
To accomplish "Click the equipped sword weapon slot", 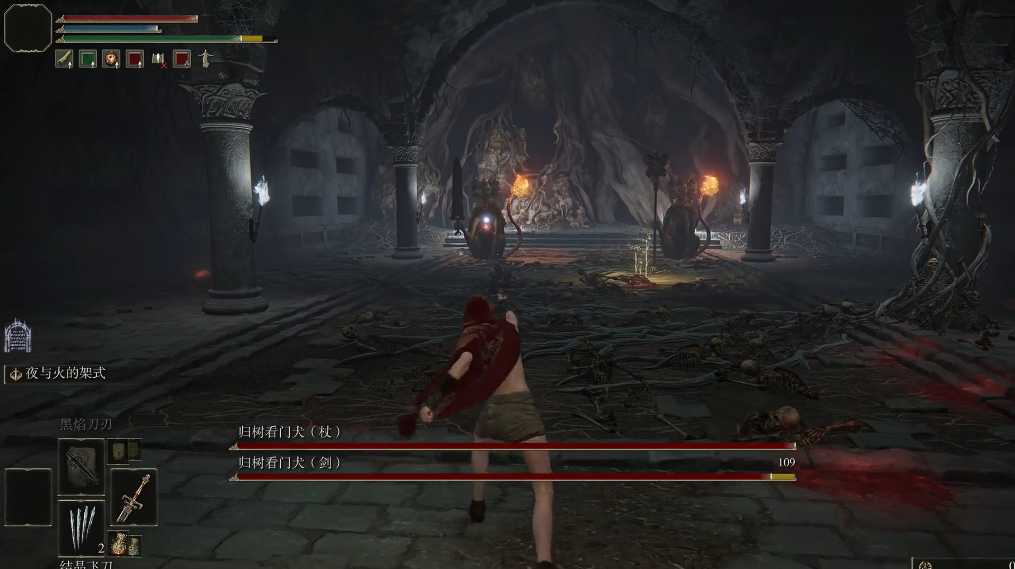I will click(133, 497).
